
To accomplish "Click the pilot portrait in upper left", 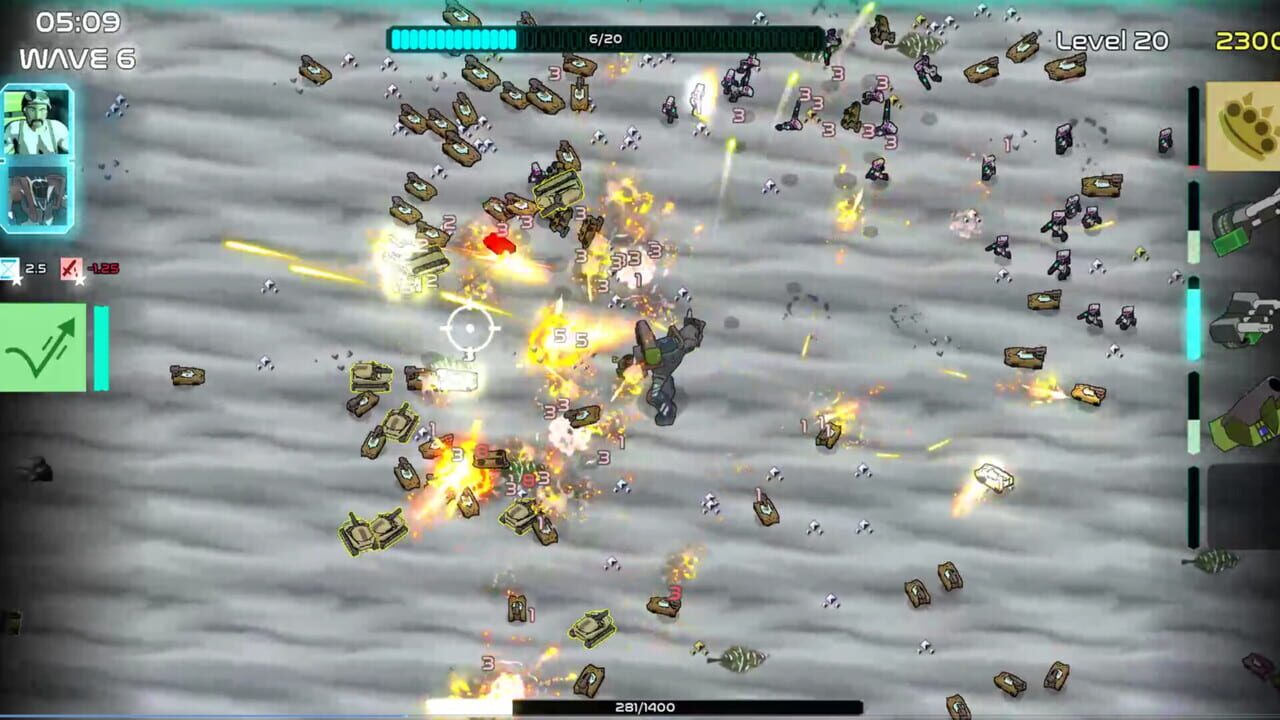I will point(35,120).
